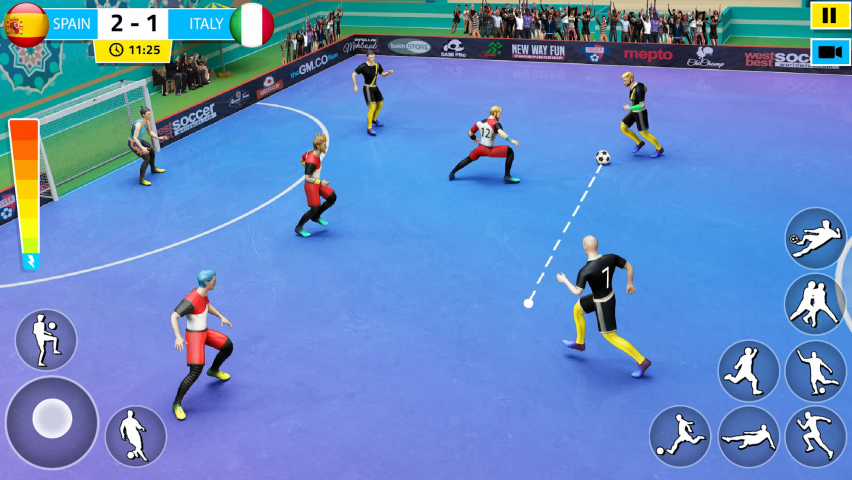This screenshot has height=480, width=852.
Task: Tap the ball juggling trick button
Action: coord(46,339)
